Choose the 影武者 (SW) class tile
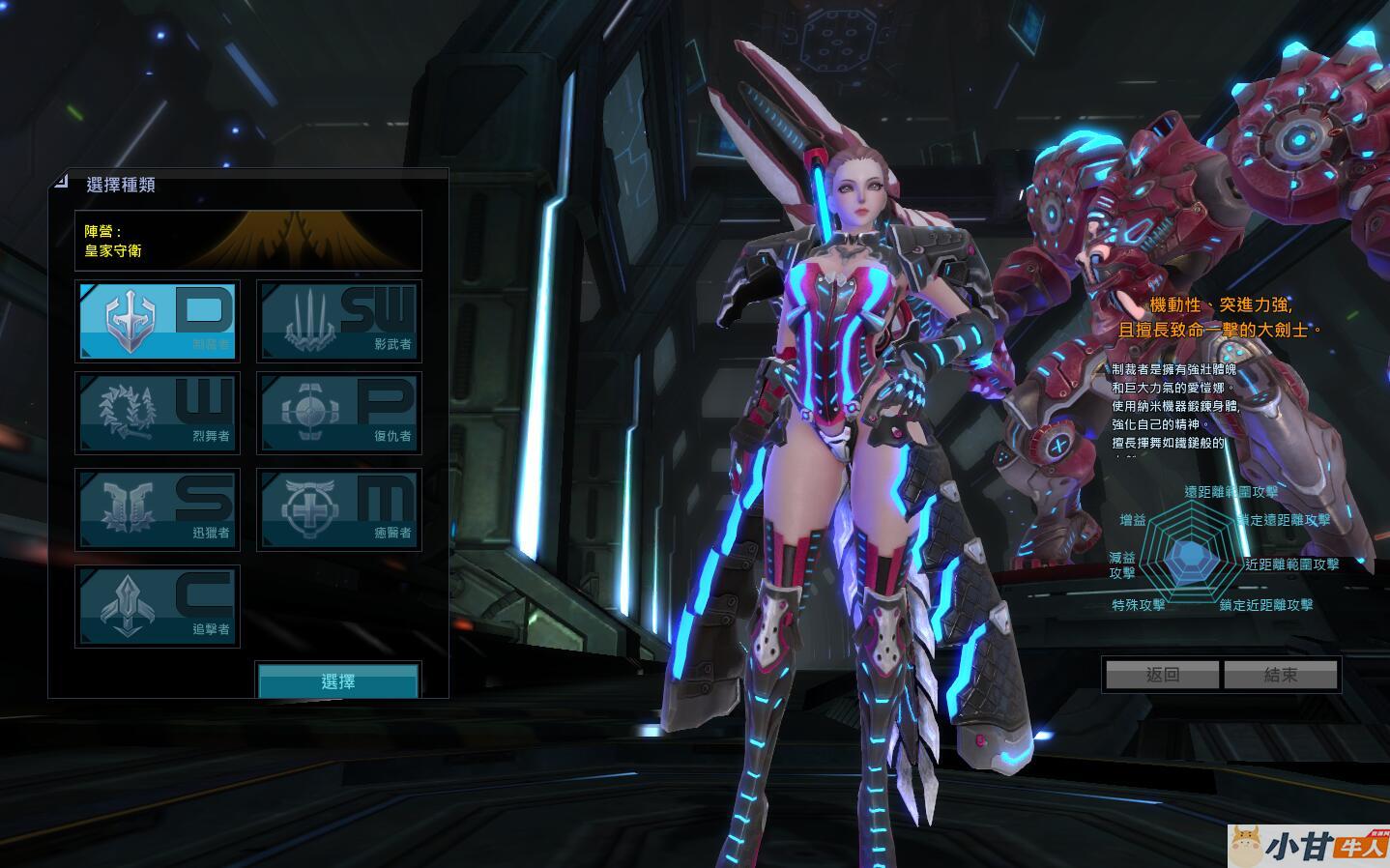This screenshot has height=868, width=1390. point(339,321)
